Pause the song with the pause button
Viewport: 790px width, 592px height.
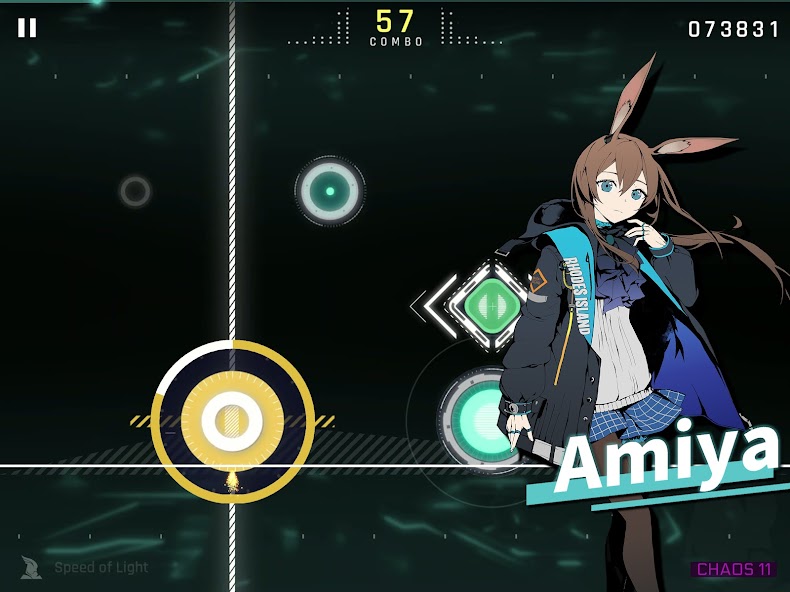27,28
